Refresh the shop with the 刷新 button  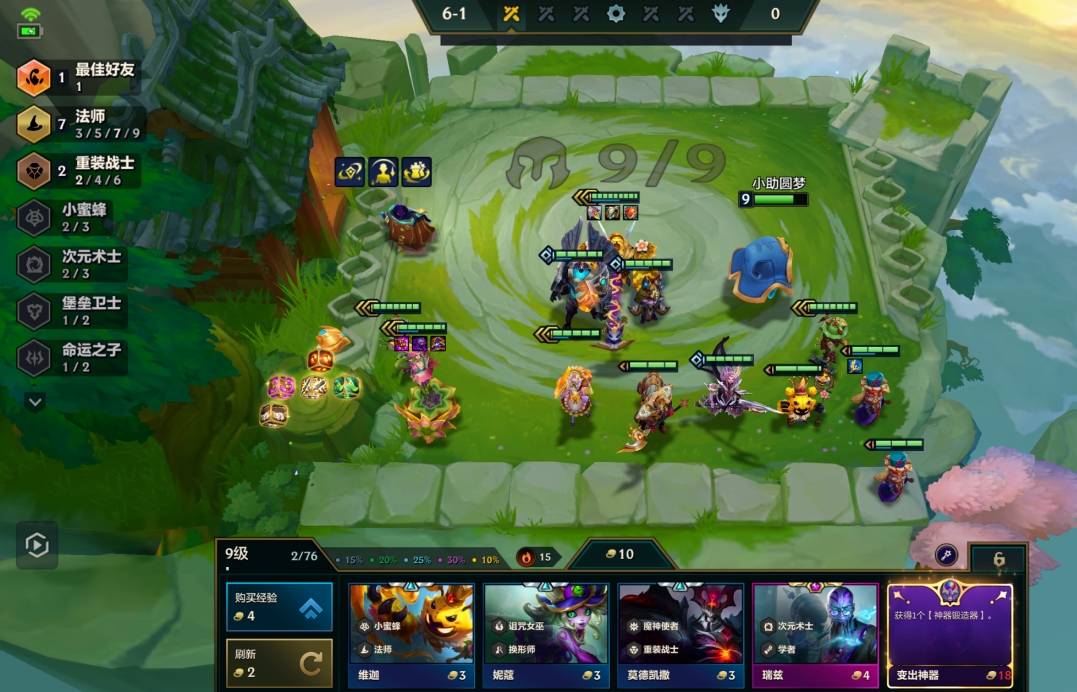point(279,663)
